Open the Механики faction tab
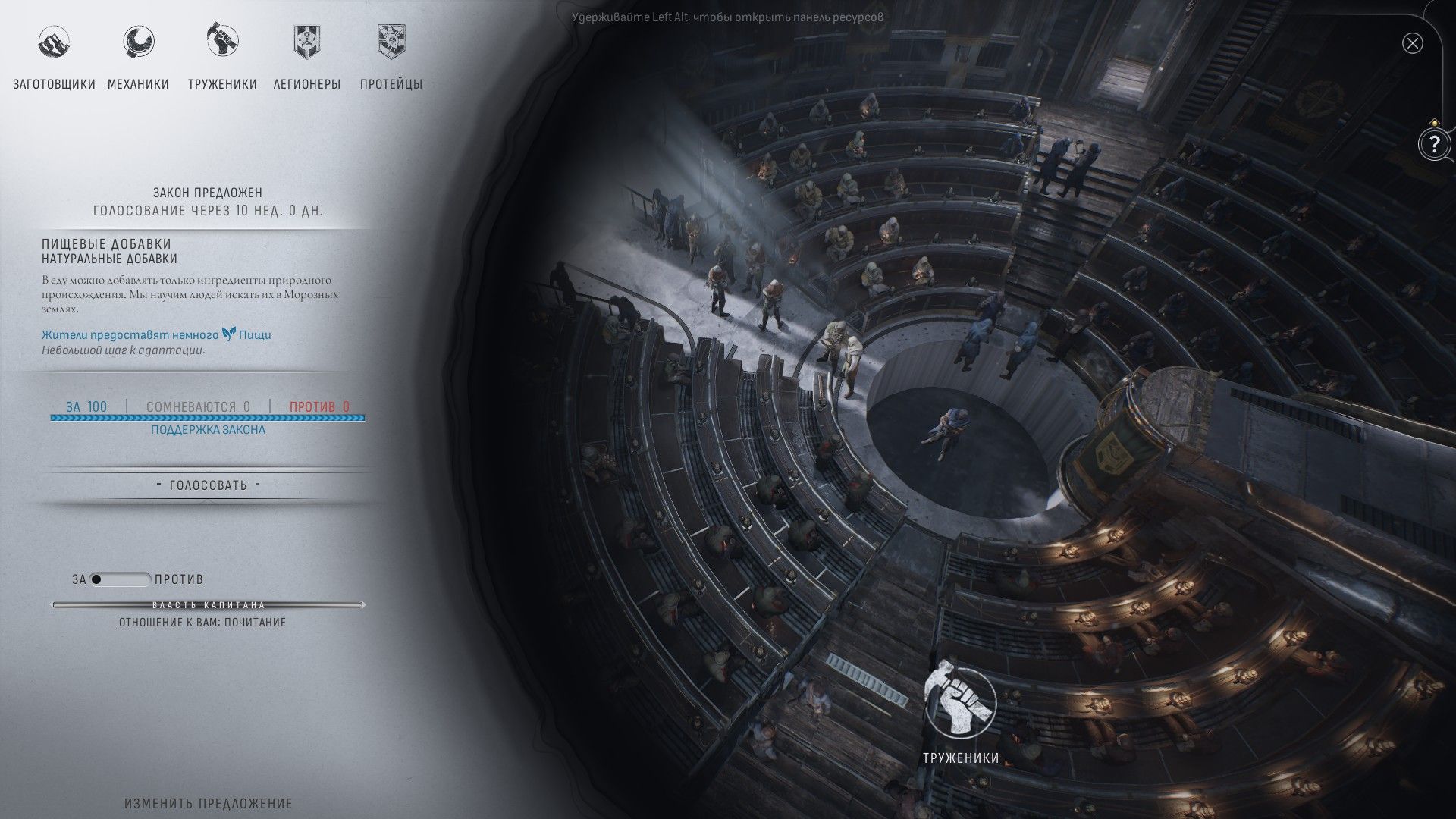Screen dimensions: 1456x819 point(138,57)
